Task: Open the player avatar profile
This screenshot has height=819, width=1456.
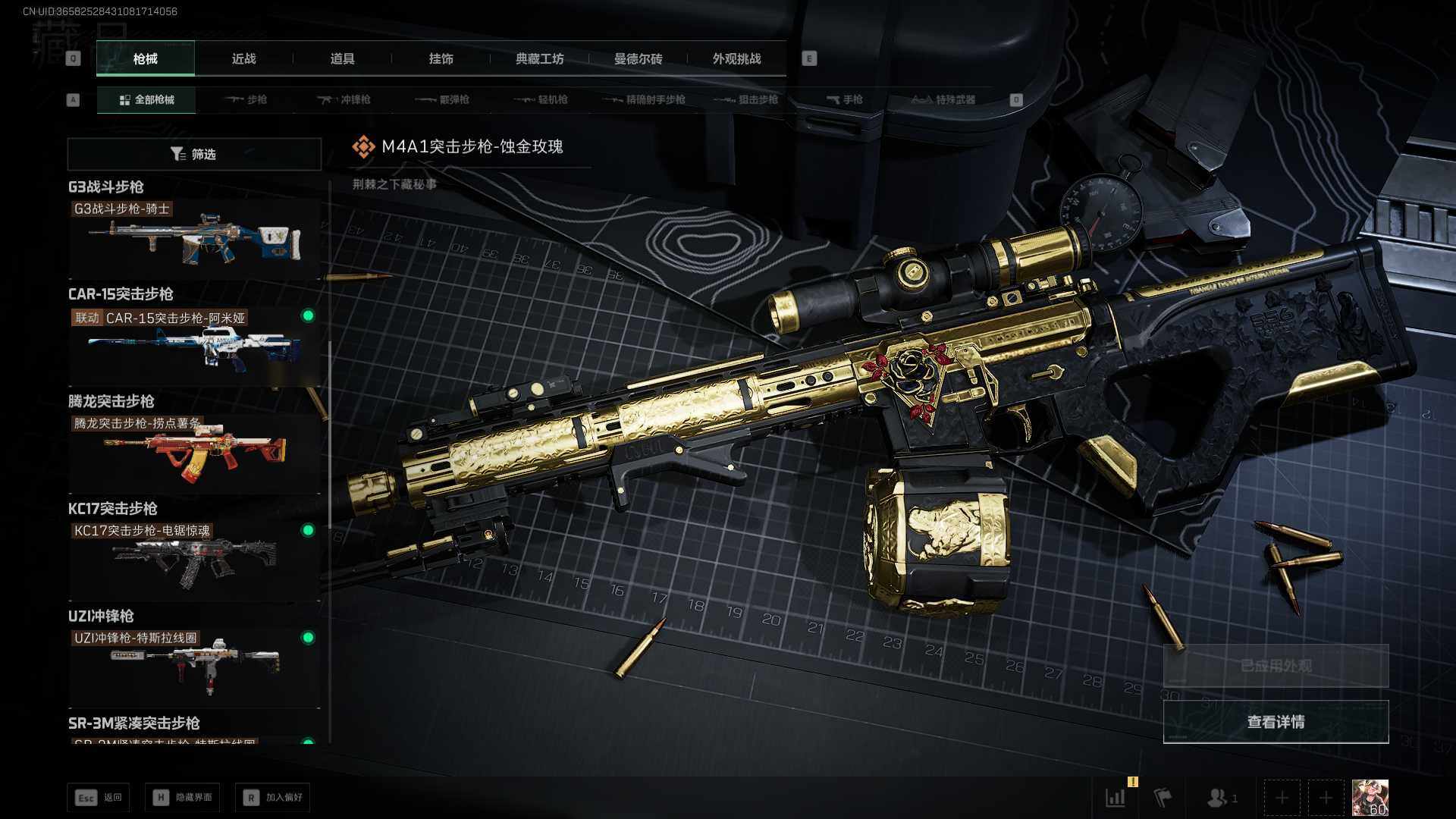Action: [x=1370, y=798]
